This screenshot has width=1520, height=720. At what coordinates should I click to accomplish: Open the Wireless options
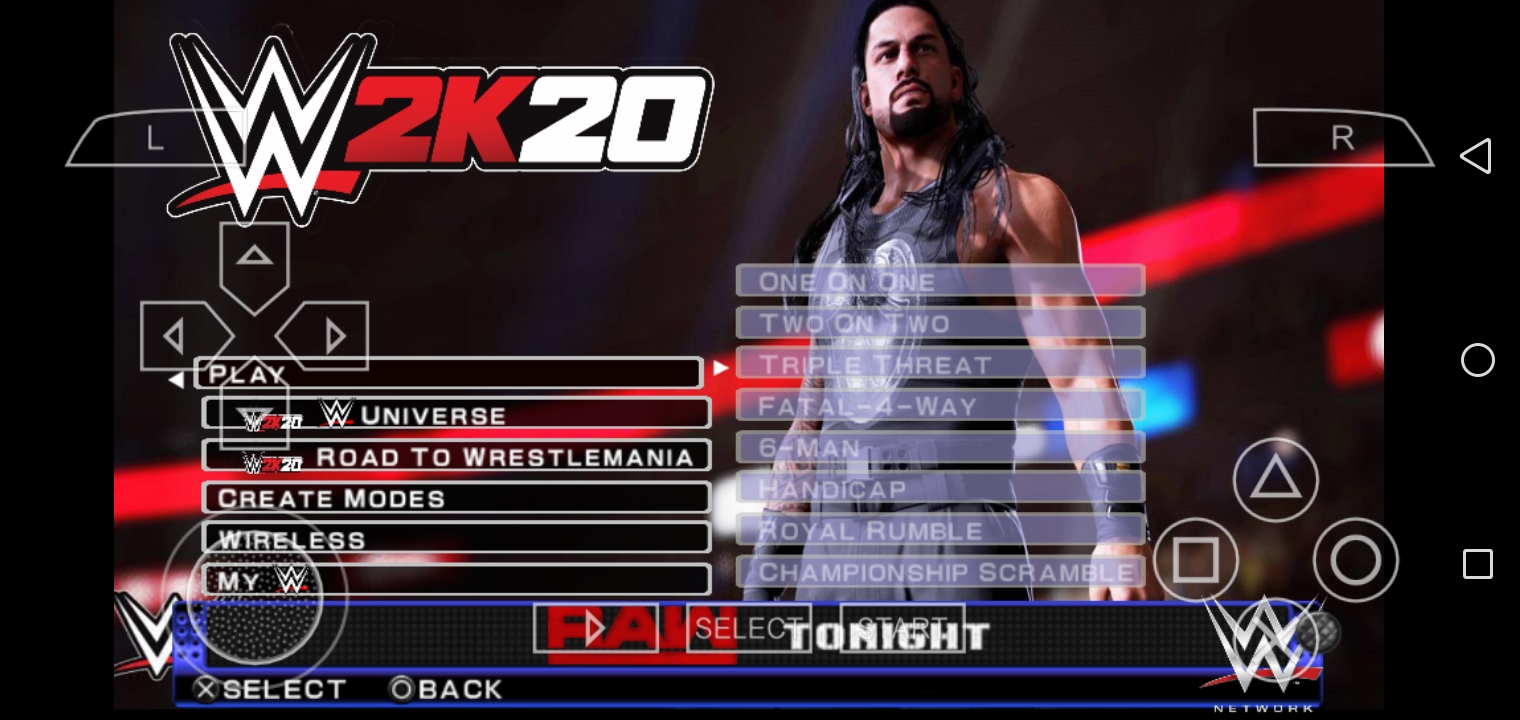455,538
